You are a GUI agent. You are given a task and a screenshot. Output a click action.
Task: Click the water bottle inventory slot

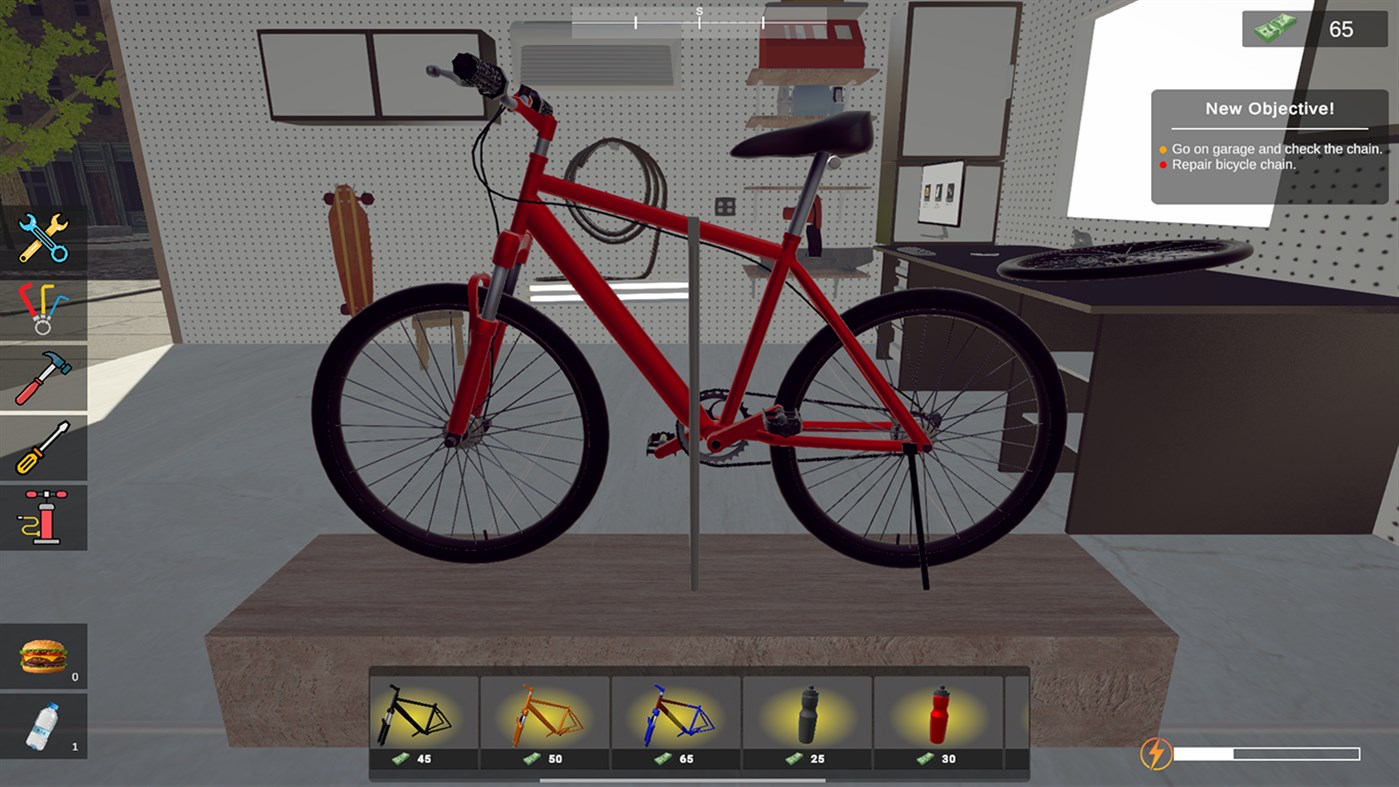point(44,724)
